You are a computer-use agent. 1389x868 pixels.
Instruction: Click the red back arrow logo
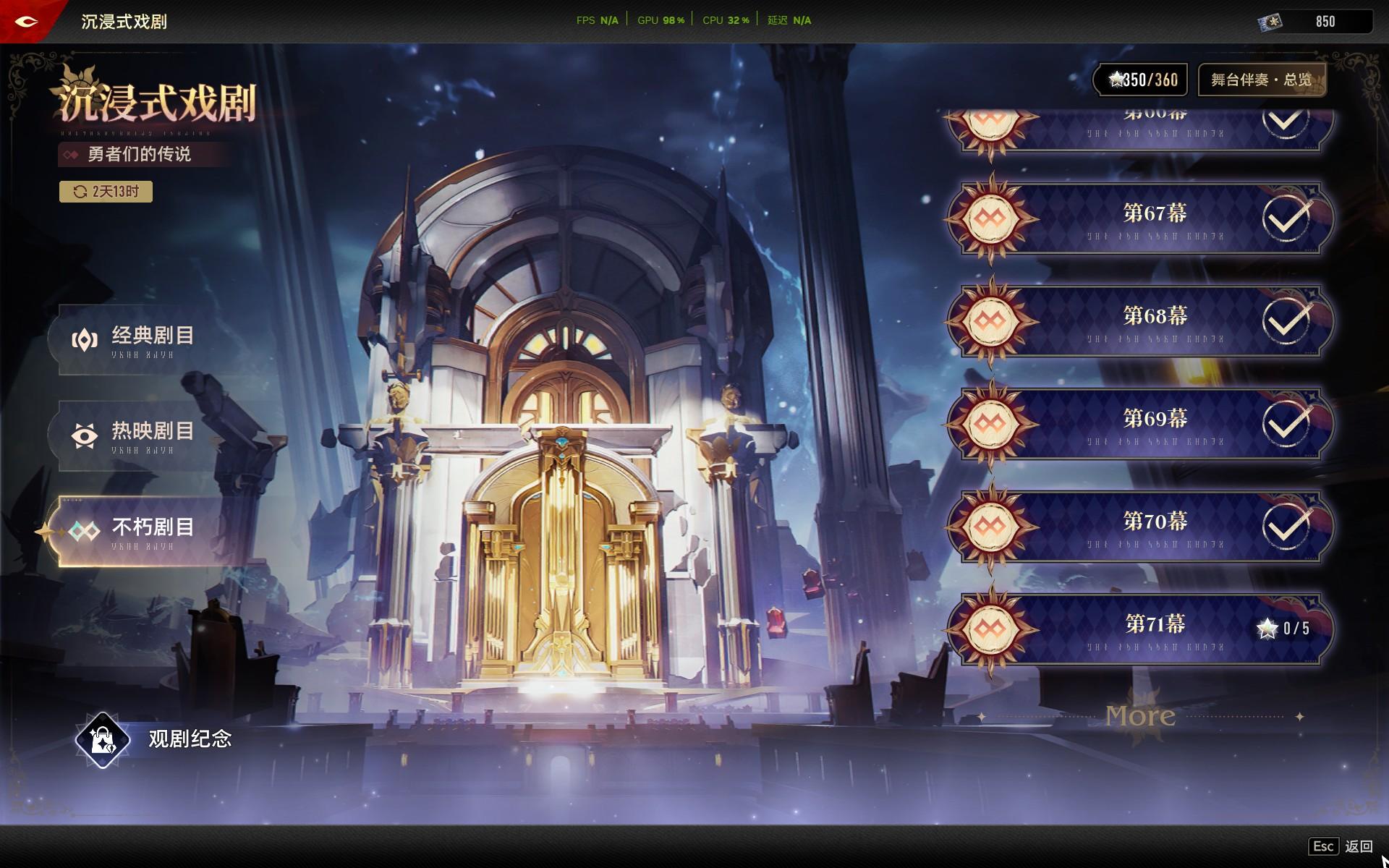click(x=27, y=21)
